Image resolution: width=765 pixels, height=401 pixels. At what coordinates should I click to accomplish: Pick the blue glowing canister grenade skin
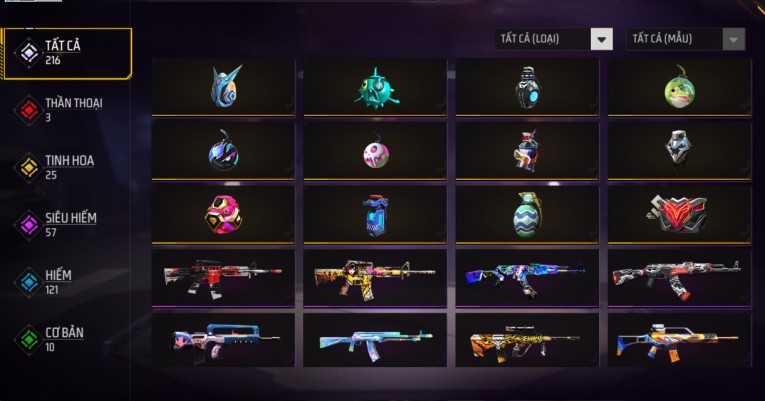point(375,214)
